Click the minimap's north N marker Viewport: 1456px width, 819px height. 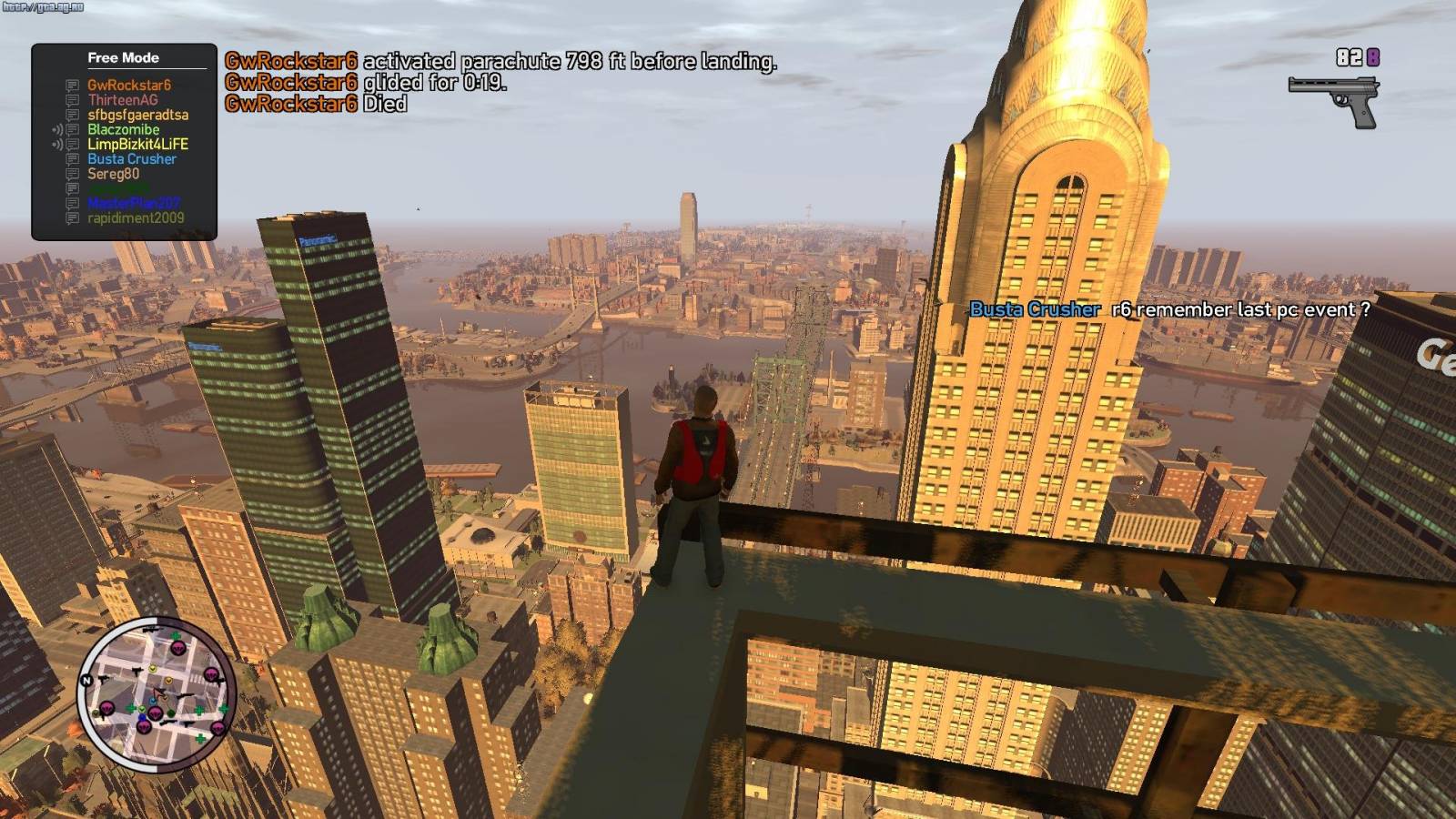point(87,681)
